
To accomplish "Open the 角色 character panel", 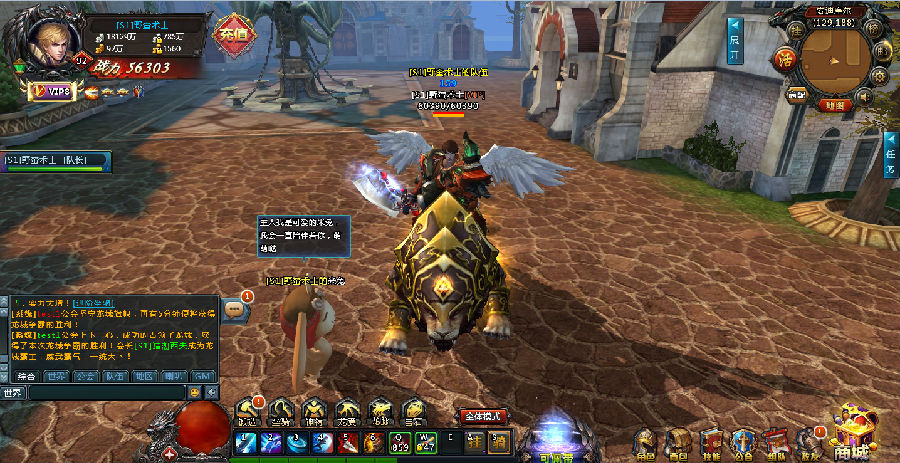I will (646, 442).
